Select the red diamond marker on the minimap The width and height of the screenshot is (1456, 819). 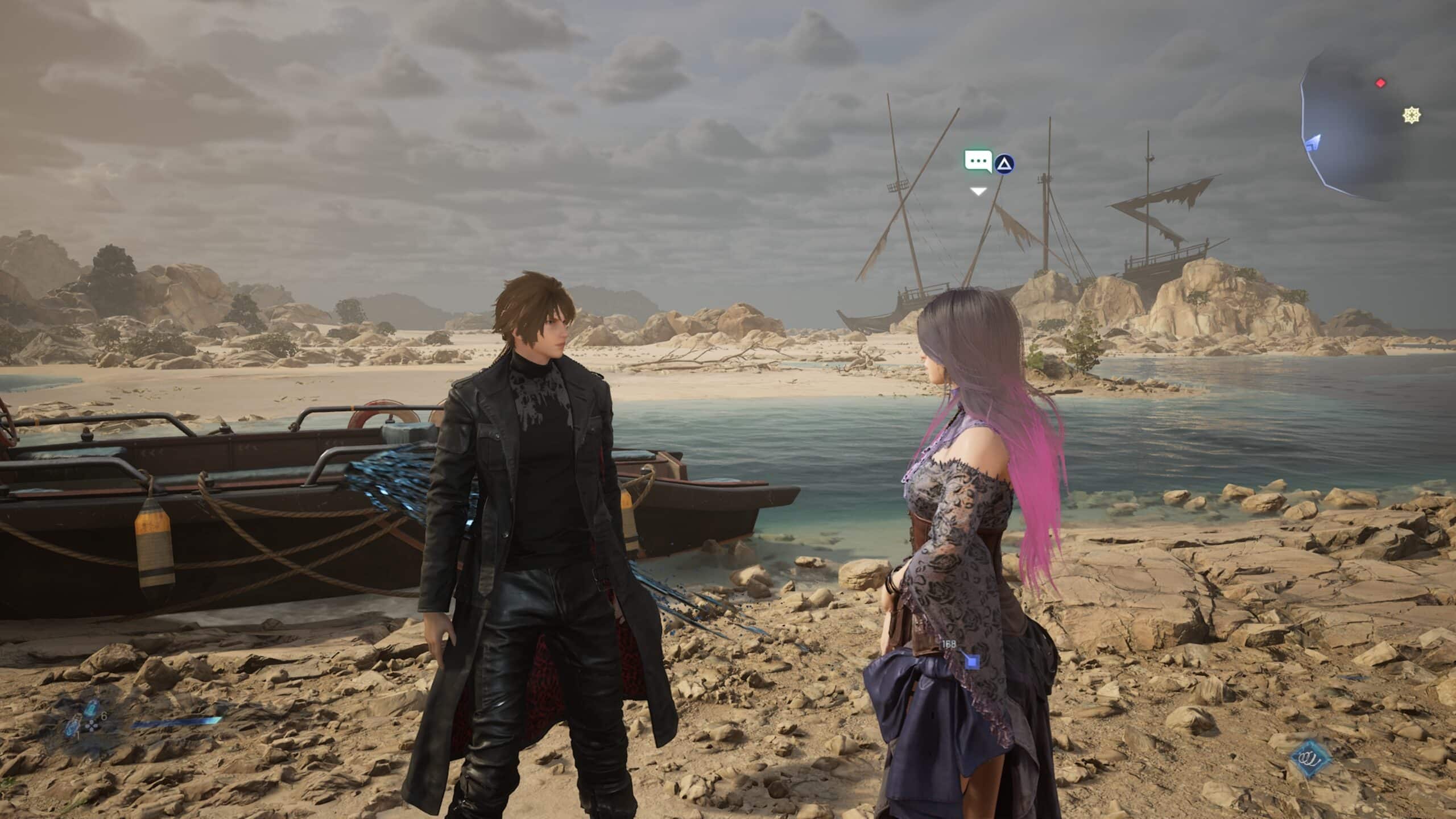(x=1380, y=84)
